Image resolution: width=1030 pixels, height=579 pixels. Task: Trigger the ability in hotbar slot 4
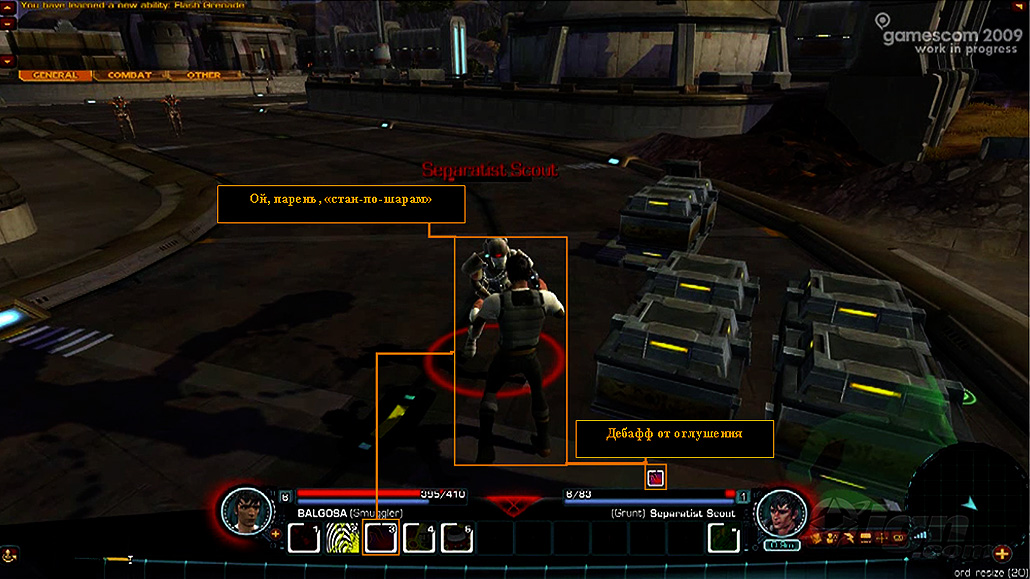point(418,539)
